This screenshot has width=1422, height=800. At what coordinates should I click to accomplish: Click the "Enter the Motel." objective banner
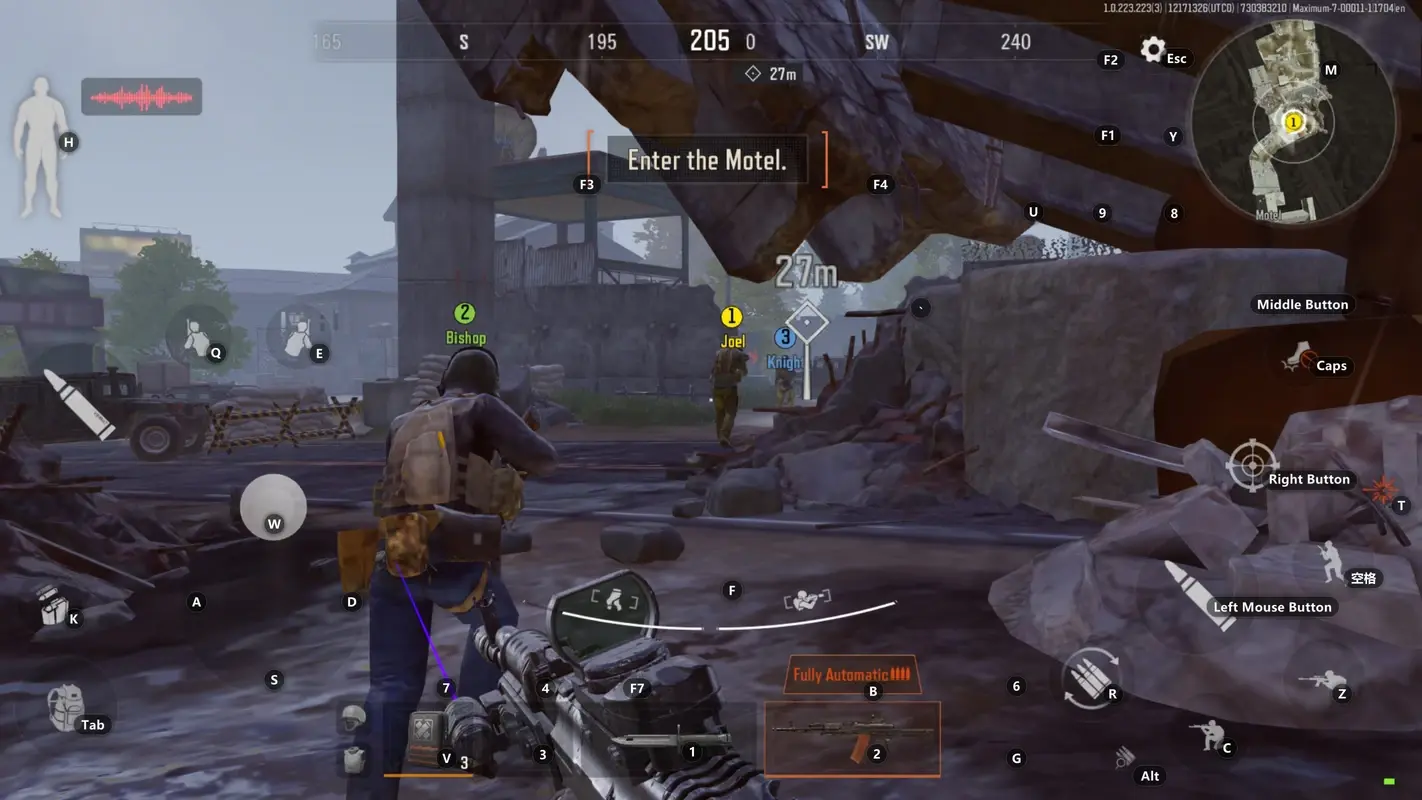click(707, 160)
